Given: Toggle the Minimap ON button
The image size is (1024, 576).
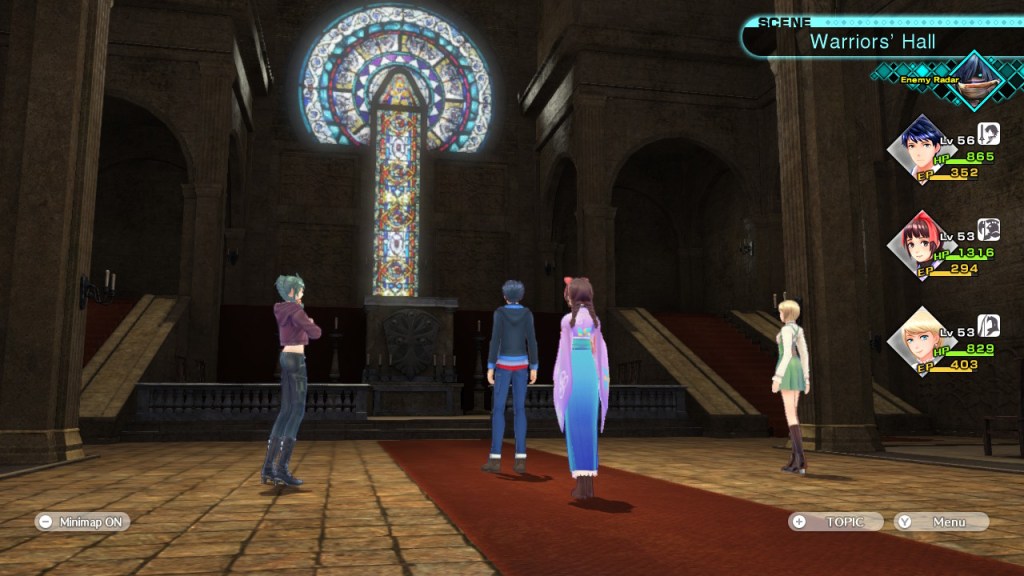Looking at the screenshot, I should tap(82, 521).
